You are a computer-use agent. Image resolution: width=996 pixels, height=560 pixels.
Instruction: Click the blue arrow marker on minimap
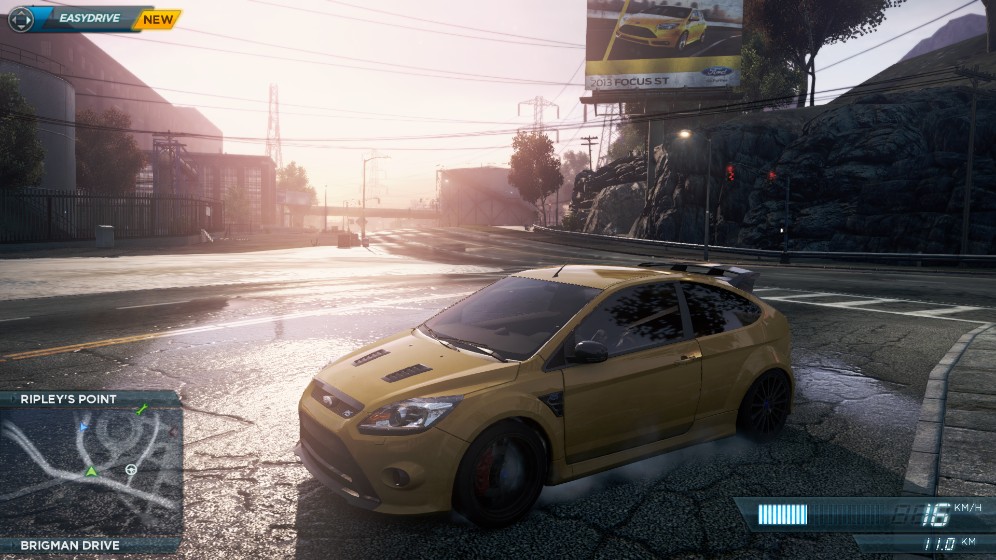coord(84,425)
